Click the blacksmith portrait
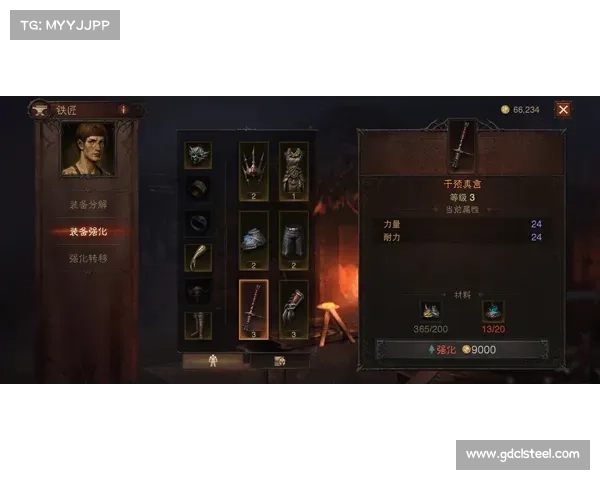The width and height of the screenshot is (600, 480). pyautogui.click(x=87, y=149)
